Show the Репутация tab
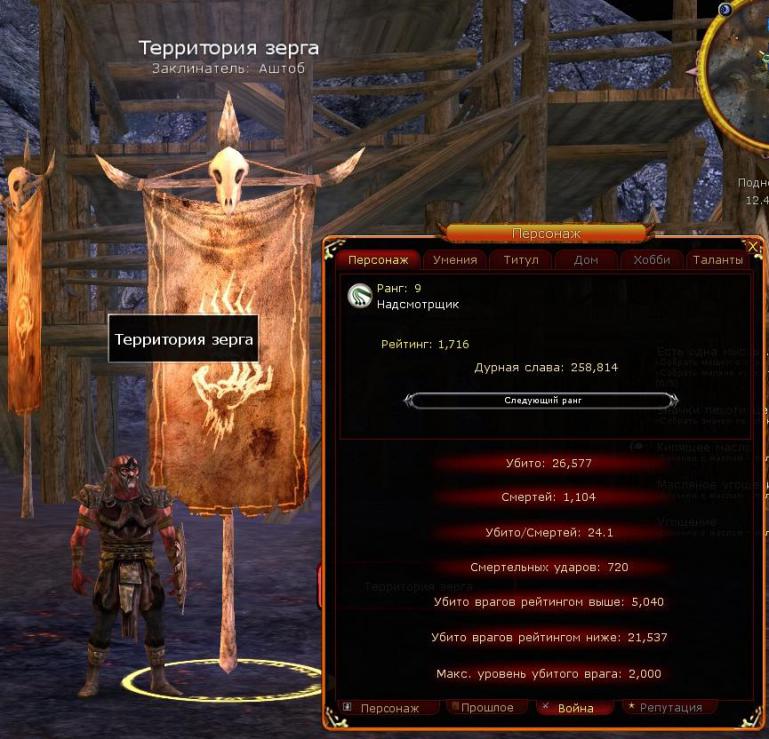The height and width of the screenshot is (739, 769). pos(669,708)
